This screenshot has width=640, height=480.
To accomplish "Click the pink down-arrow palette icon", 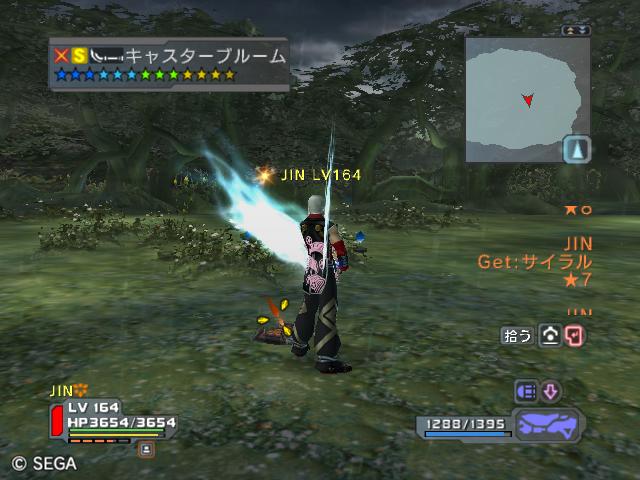I will point(551,390).
